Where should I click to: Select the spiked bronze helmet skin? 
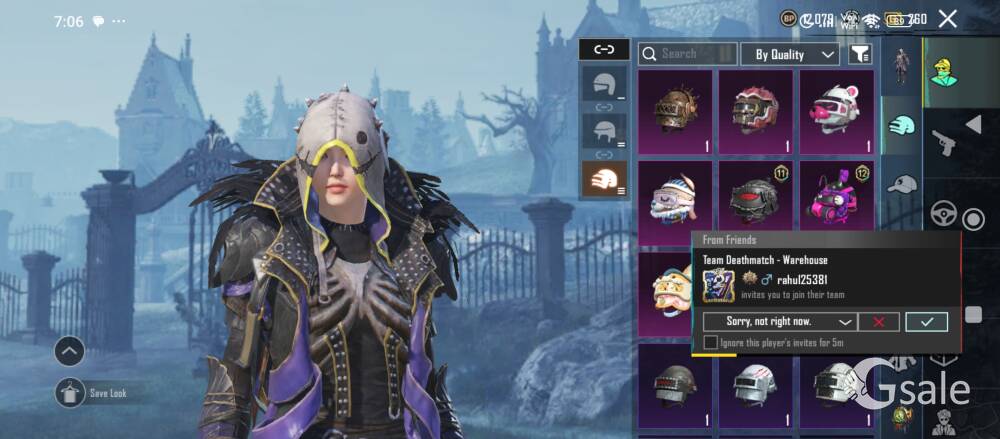click(x=675, y=110)
